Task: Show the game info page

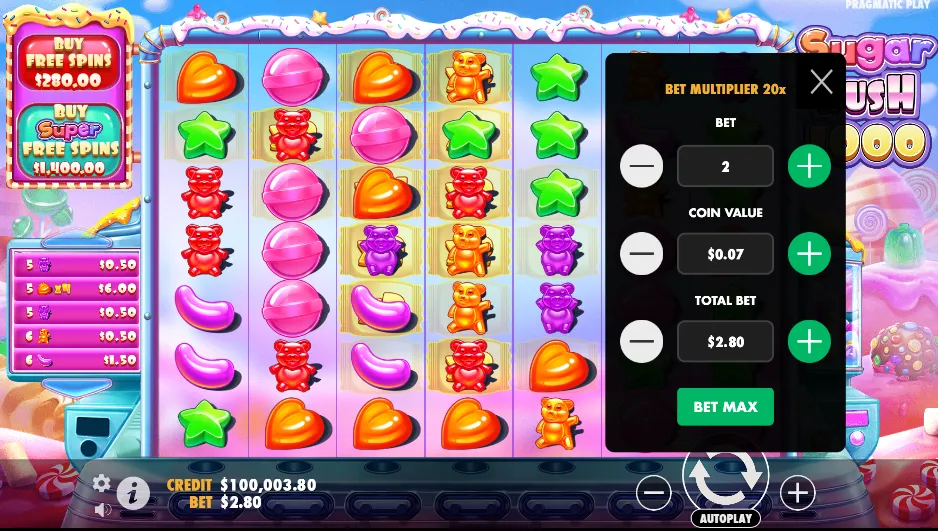Action: [133, 493]
